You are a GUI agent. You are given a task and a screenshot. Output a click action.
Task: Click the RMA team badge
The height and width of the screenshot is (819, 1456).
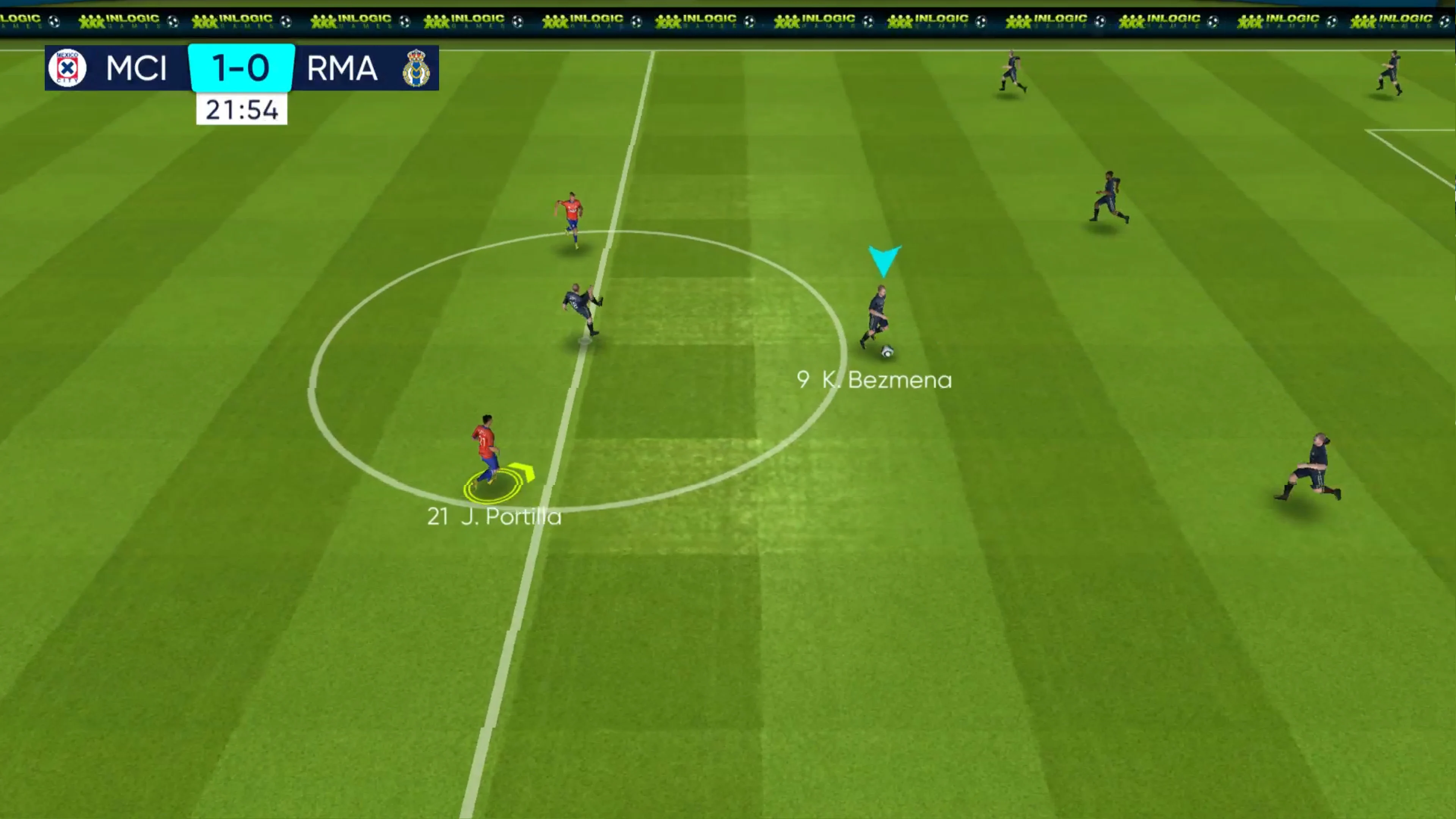click(417, 68)
